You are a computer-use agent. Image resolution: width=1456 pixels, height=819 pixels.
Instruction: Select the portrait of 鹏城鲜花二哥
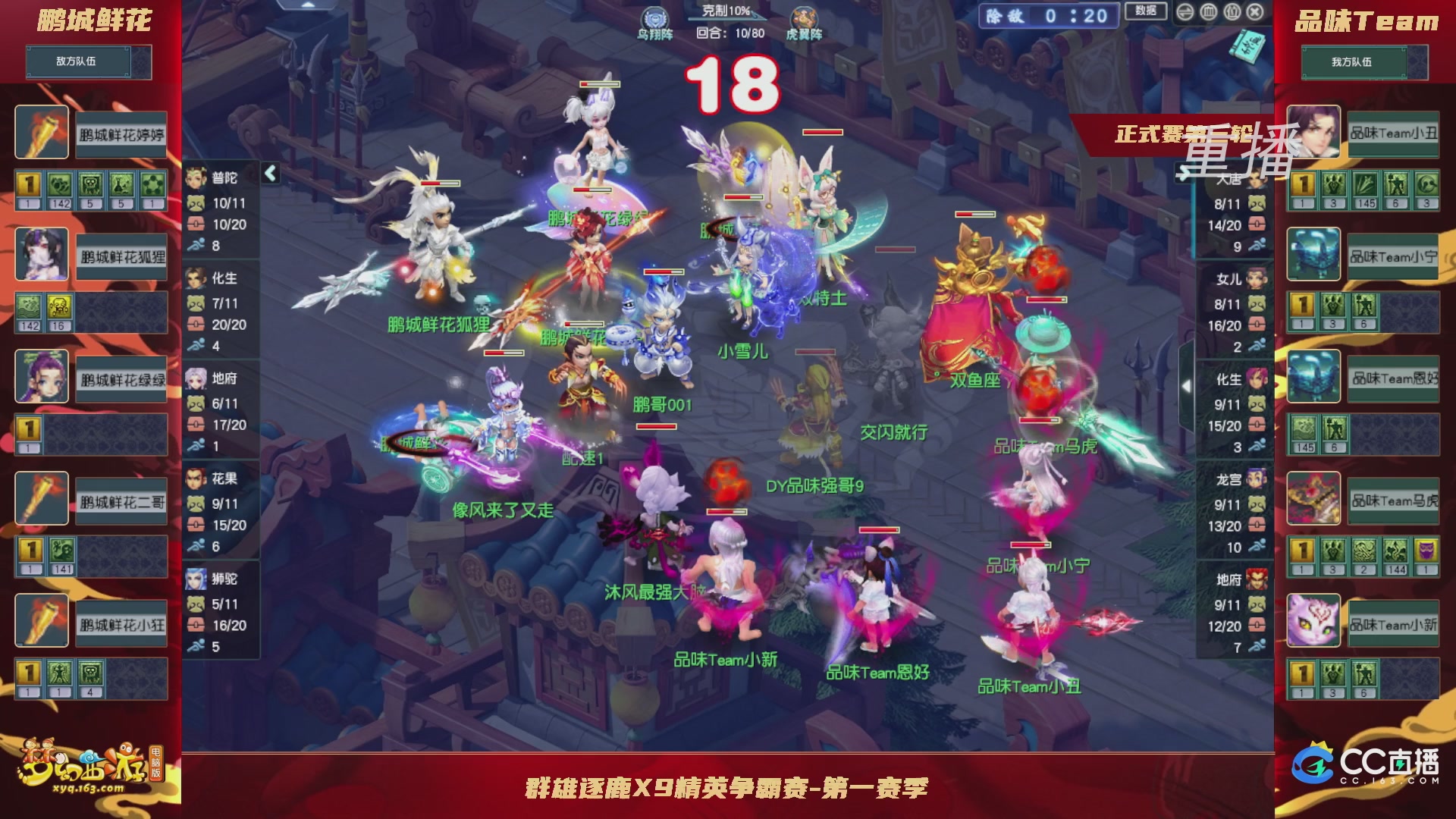click(x=42, y=499)
